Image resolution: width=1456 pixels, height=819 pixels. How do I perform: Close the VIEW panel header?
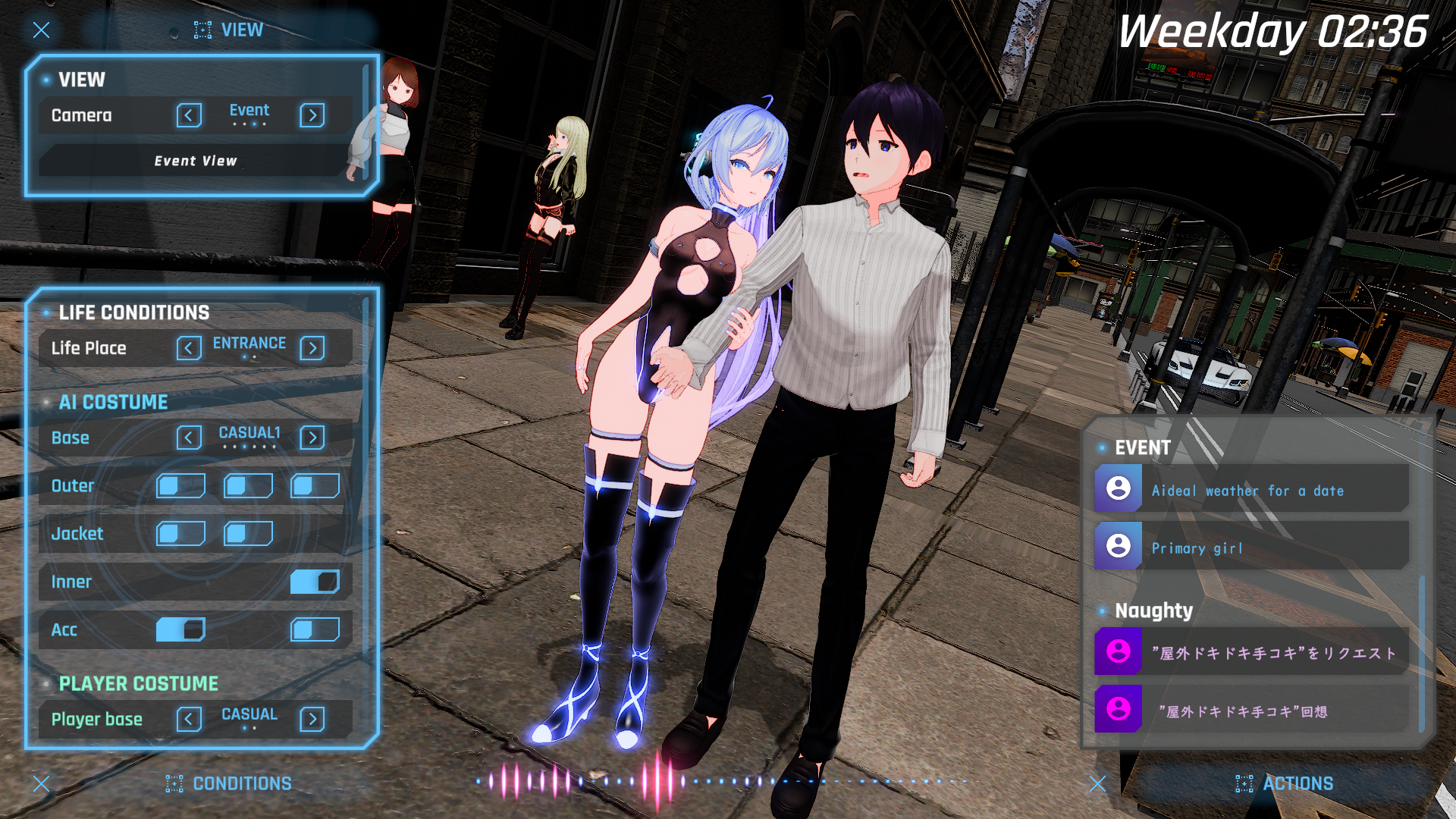point(42,30)
